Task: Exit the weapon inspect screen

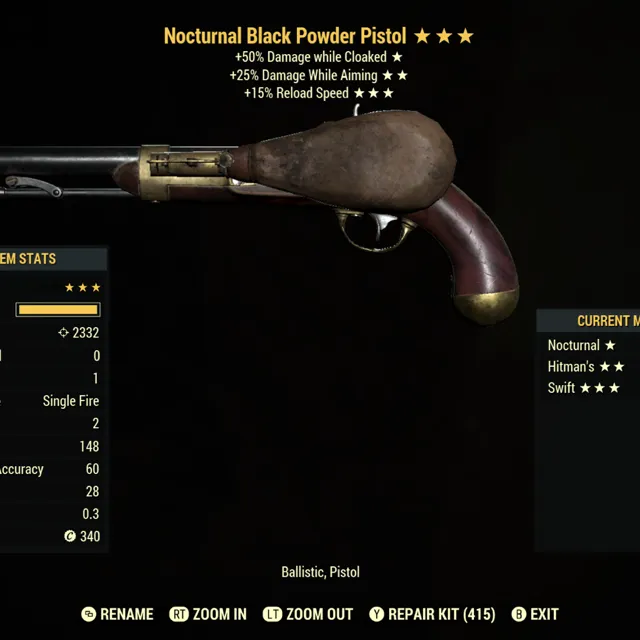Action: click(535, 614)
